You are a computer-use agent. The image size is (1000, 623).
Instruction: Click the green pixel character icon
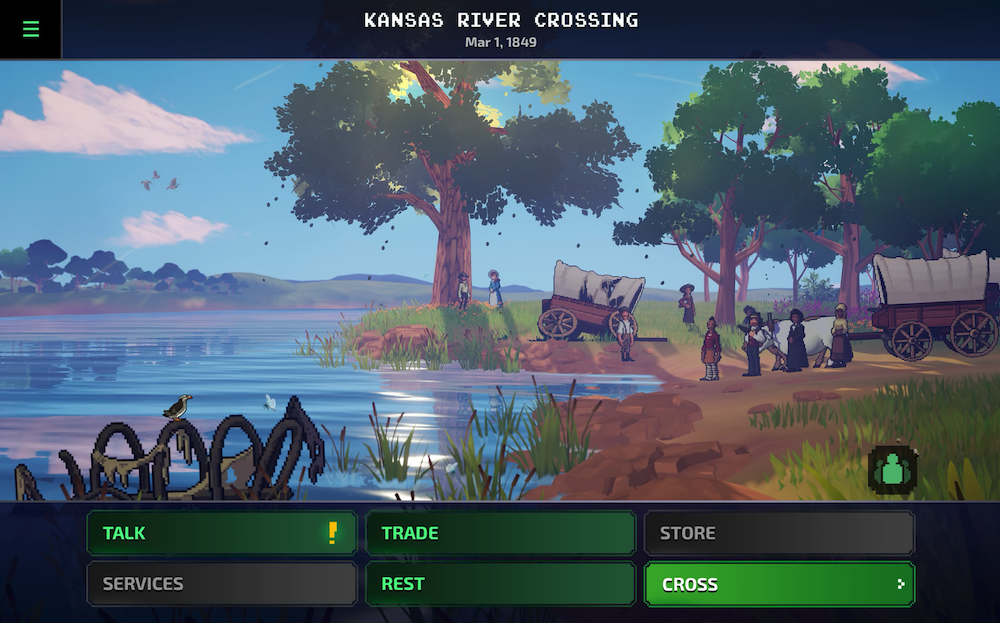(x=893, y=470)
